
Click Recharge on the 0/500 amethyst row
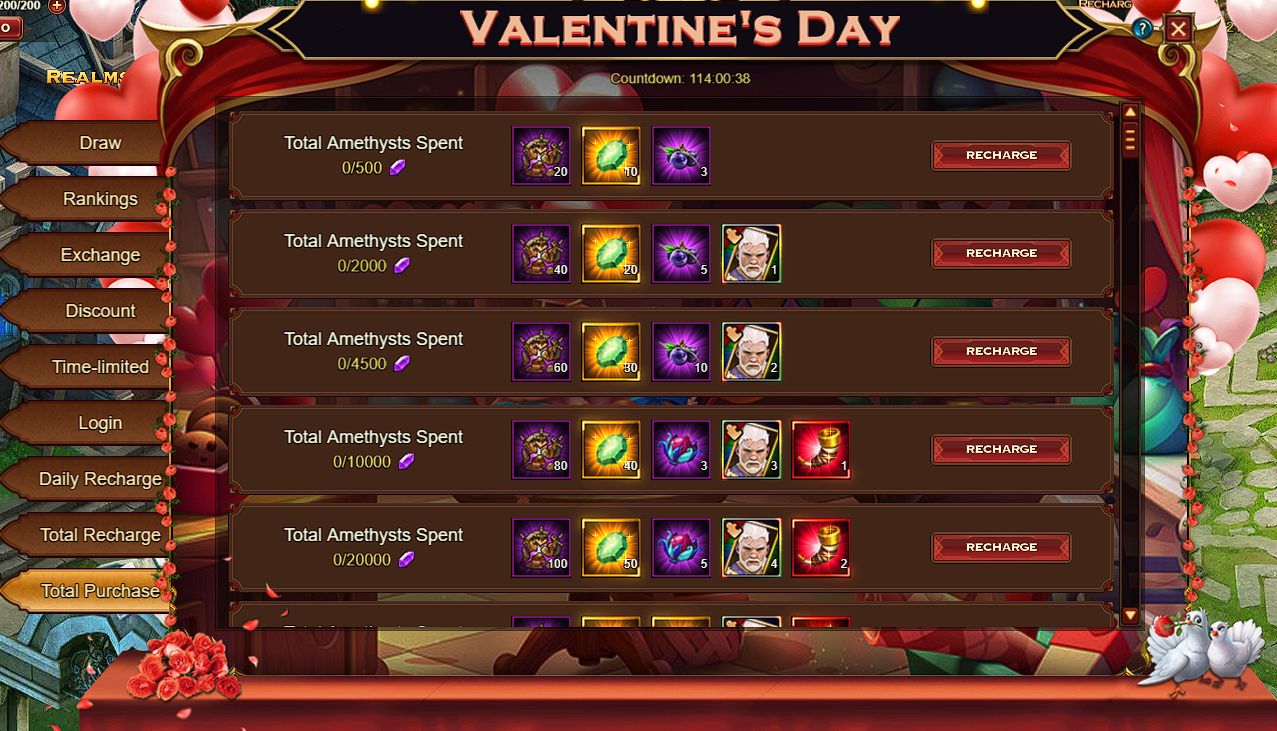[1001, 155]
